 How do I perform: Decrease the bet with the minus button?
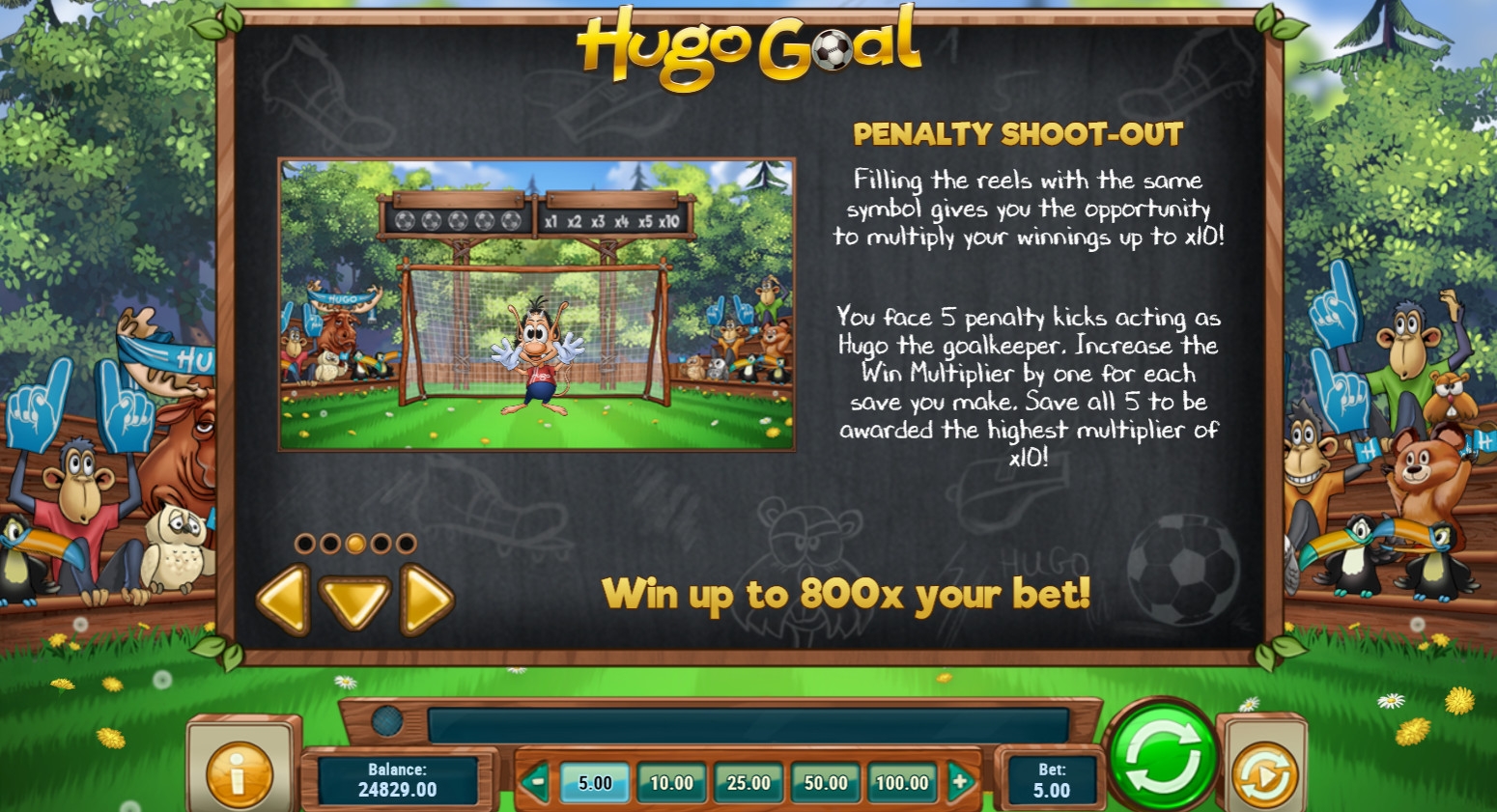[x=535, y=782]
